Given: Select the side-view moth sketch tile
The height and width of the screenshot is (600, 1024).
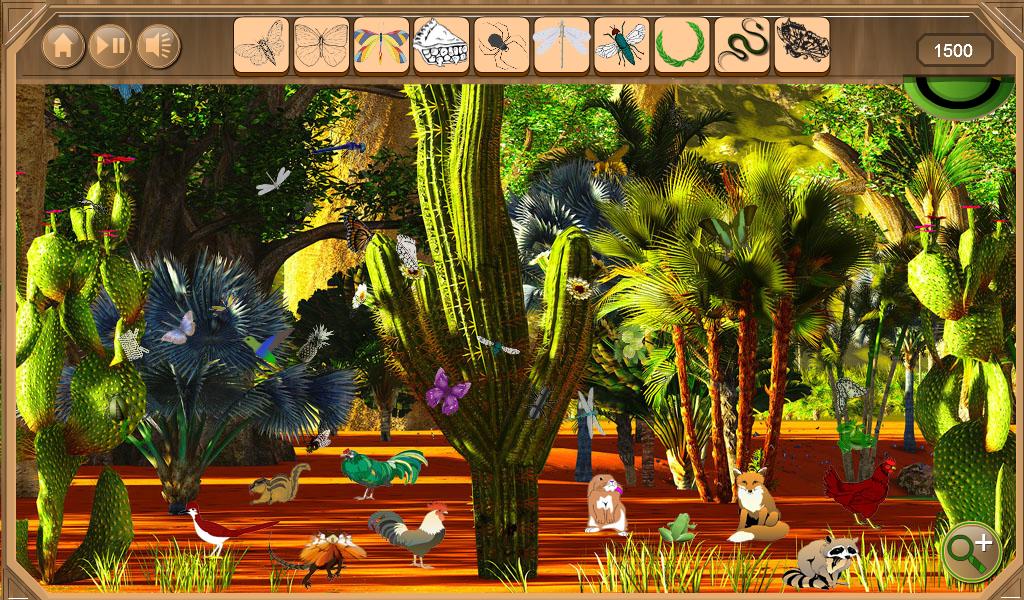Looking at the screenshot, I should [261, 45].
